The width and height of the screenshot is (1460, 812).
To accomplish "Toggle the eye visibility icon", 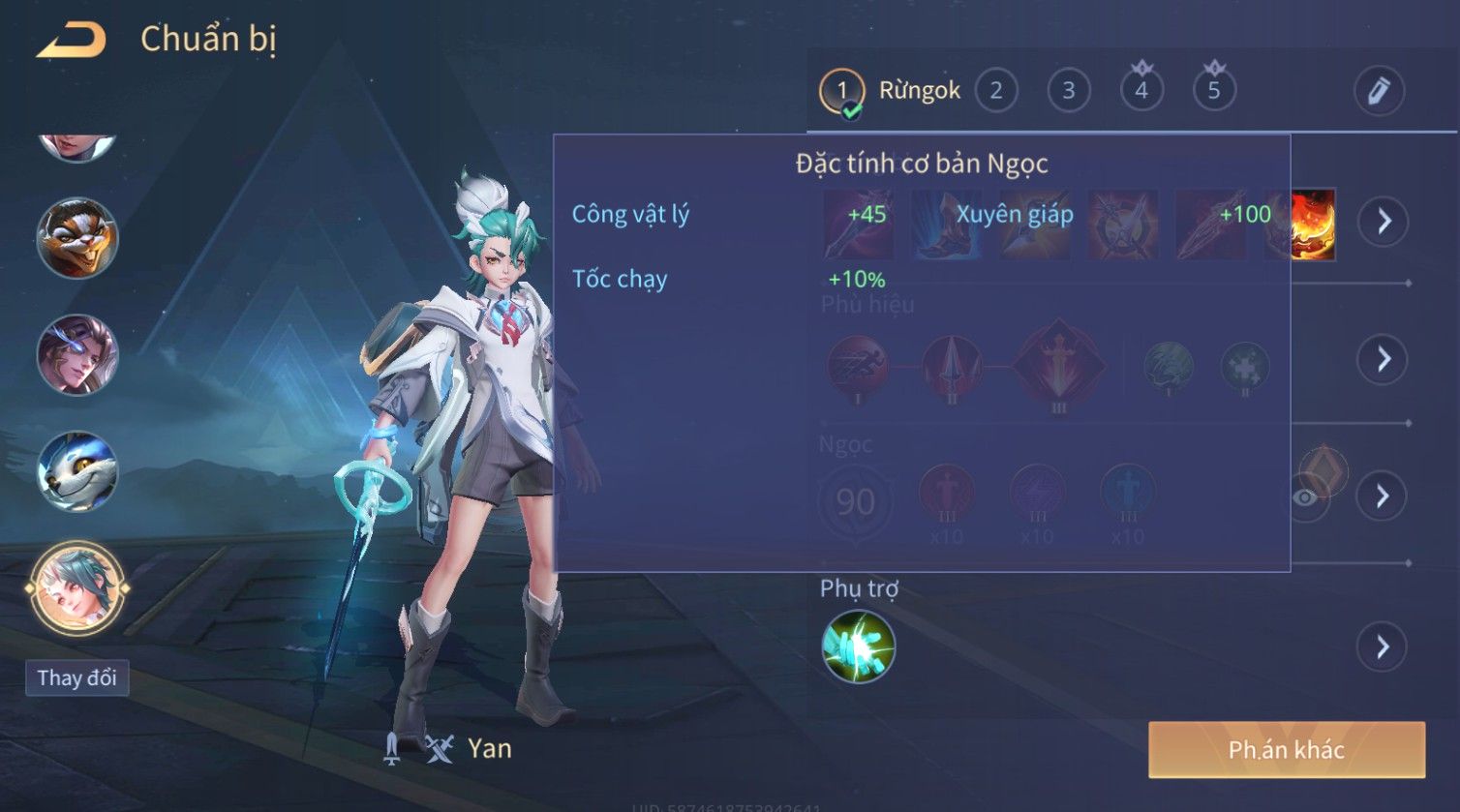I will pyautogui.click(x=1304, y=497).
